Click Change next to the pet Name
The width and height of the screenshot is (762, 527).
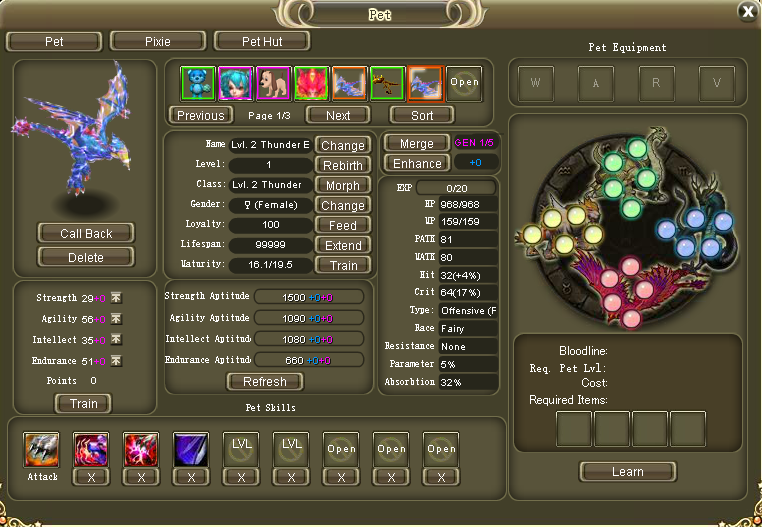pos(343,145)
